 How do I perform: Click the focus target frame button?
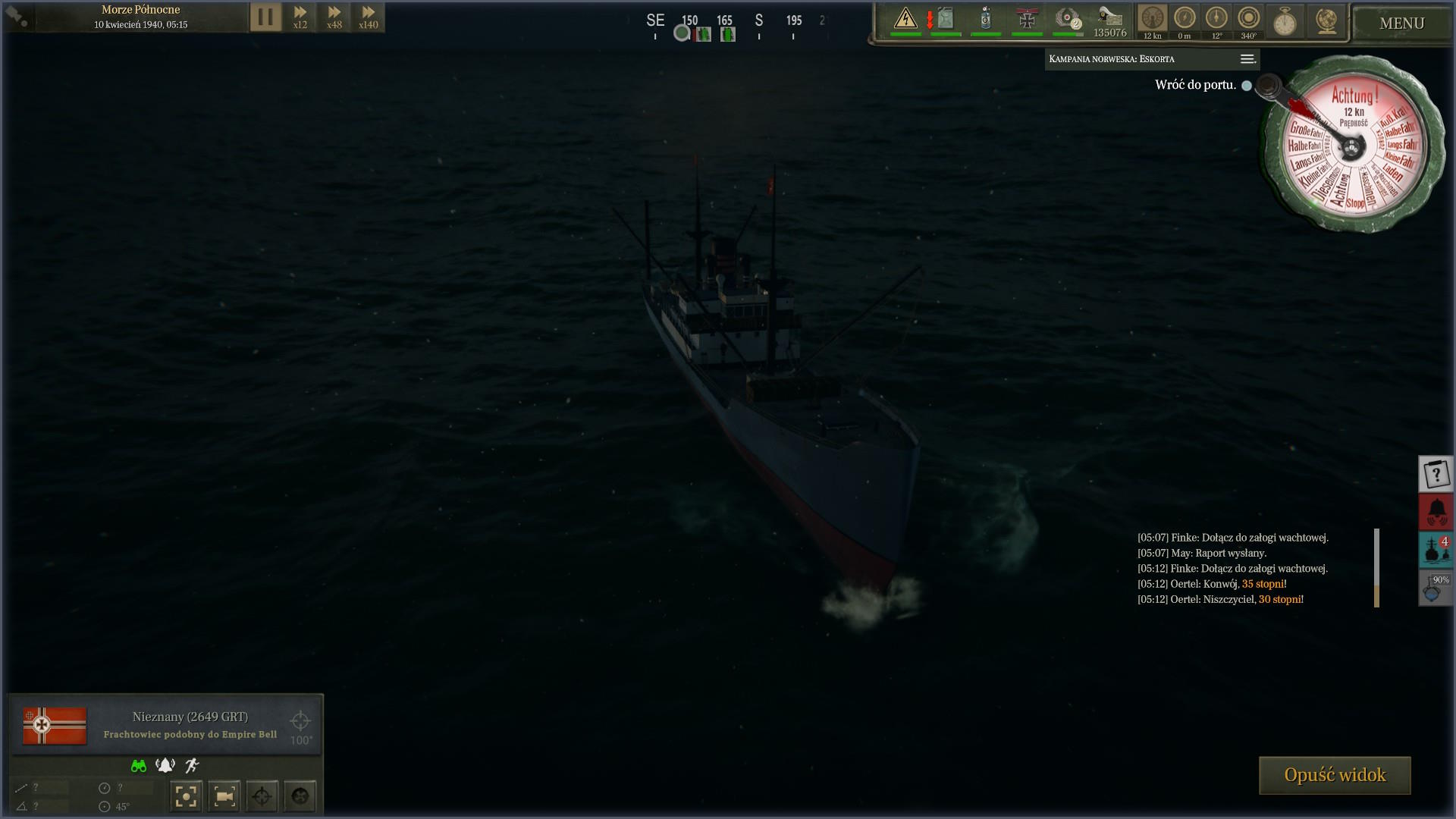click(186, 796)
